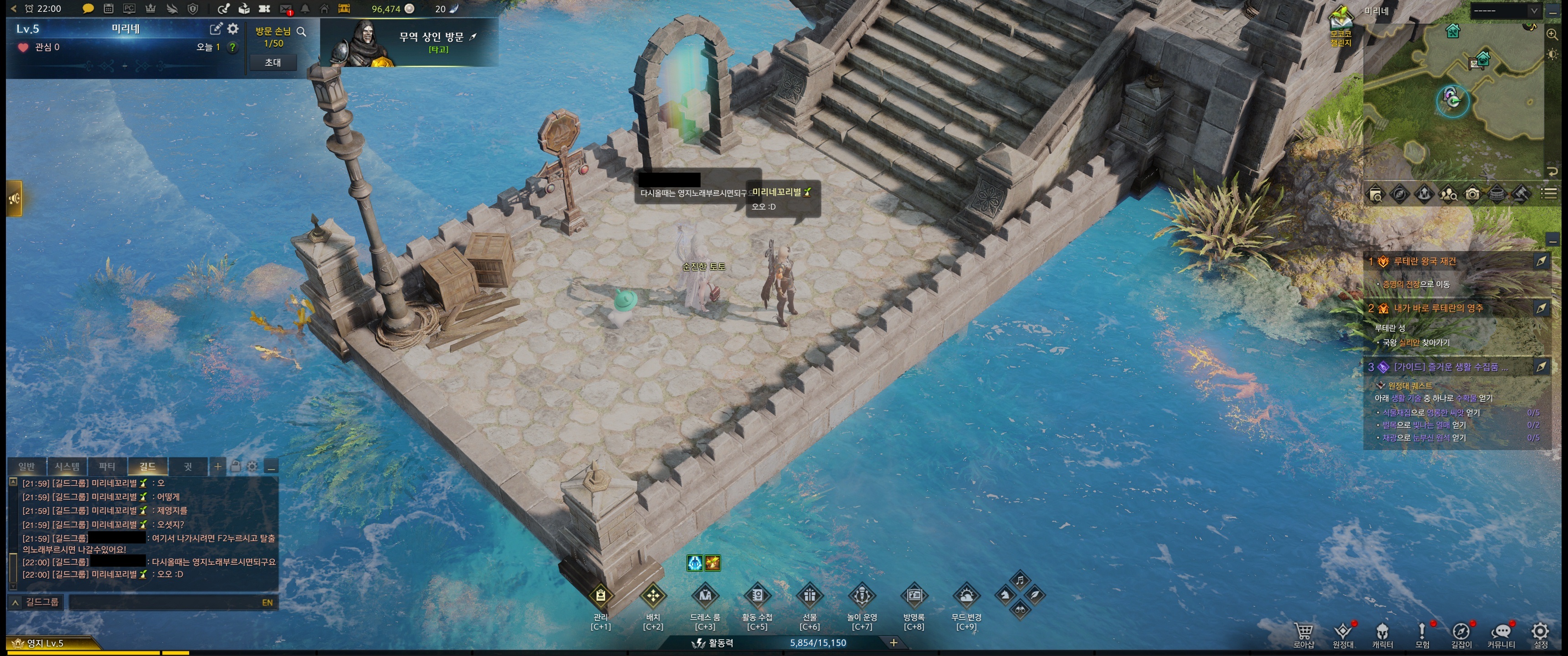Switch to the 시스템 chat tab
This screenshot has width=1568, height=656.
coord(67,467)
